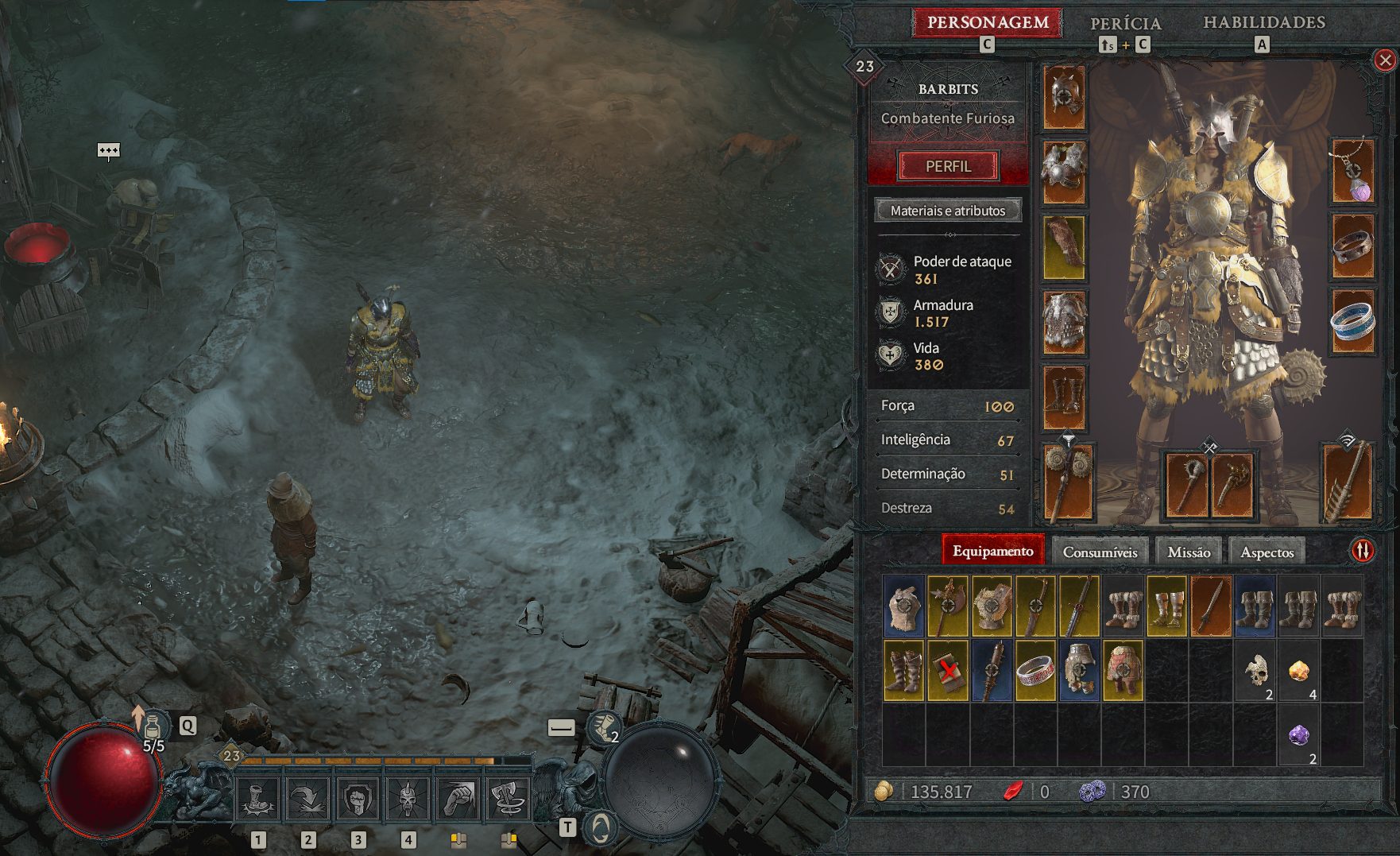Switch to the Consumíveis tab
1400x856 pixels.
[x=1102, y=550]
